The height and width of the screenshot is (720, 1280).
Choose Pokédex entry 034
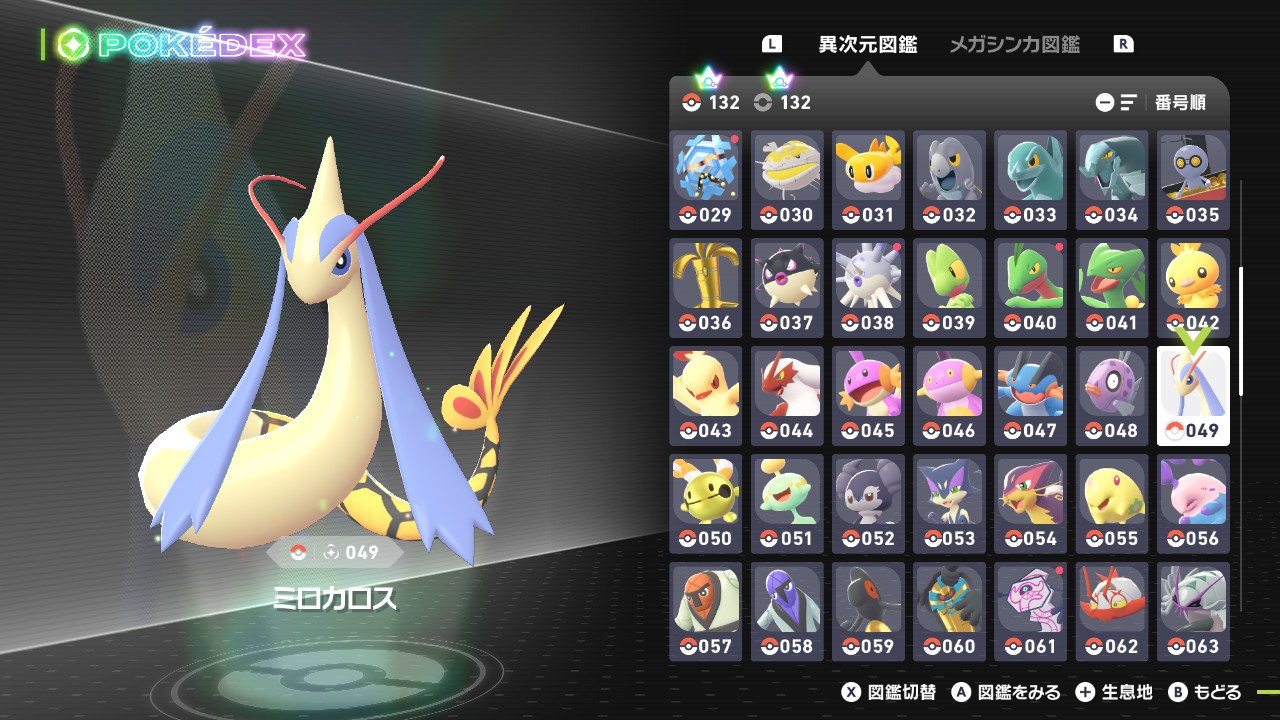(1112, 180)
